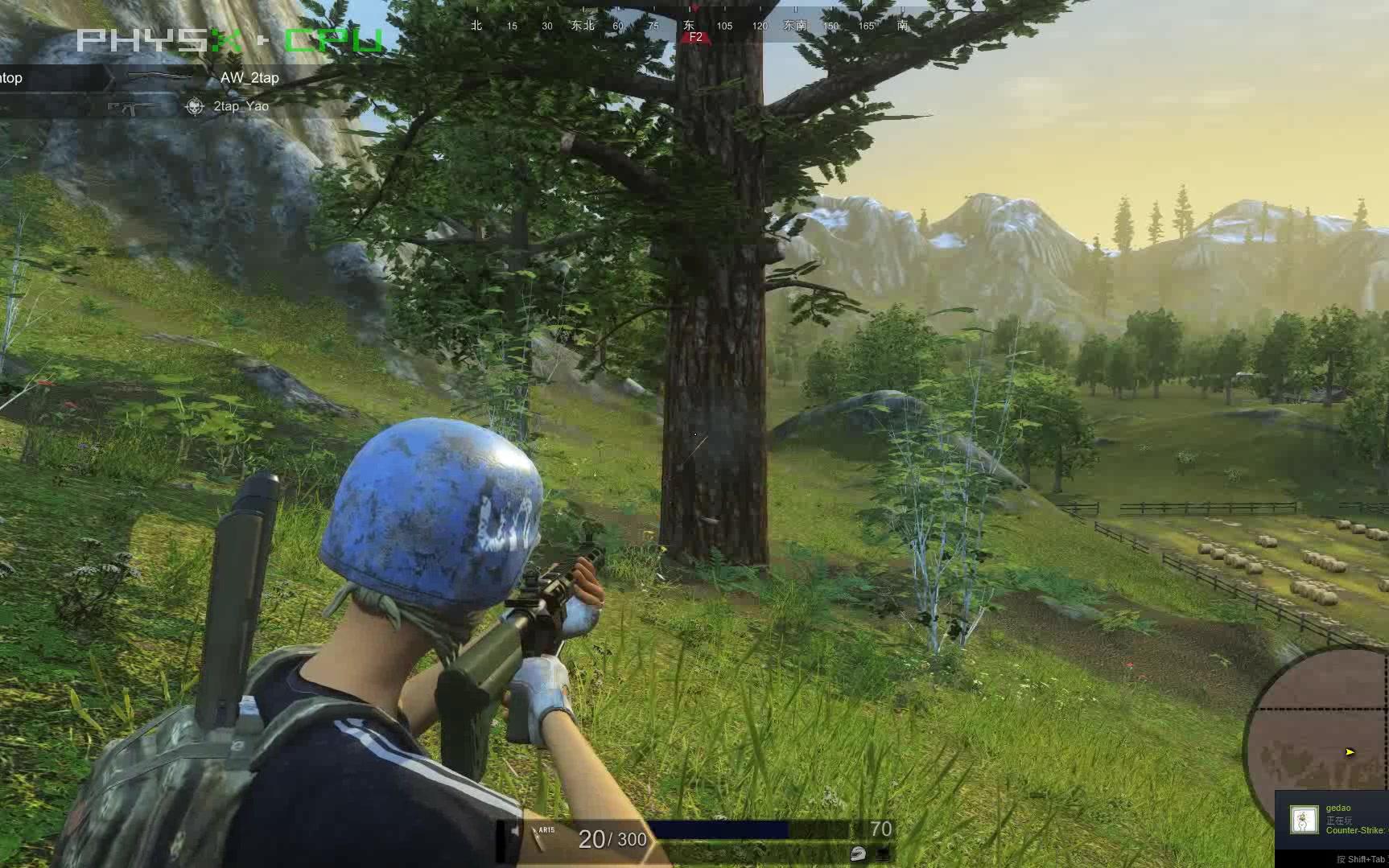Select the 2tap_Yao kill feed entry
The image size is (1389, 868).
pyautogui.click(x=241, y=106)
